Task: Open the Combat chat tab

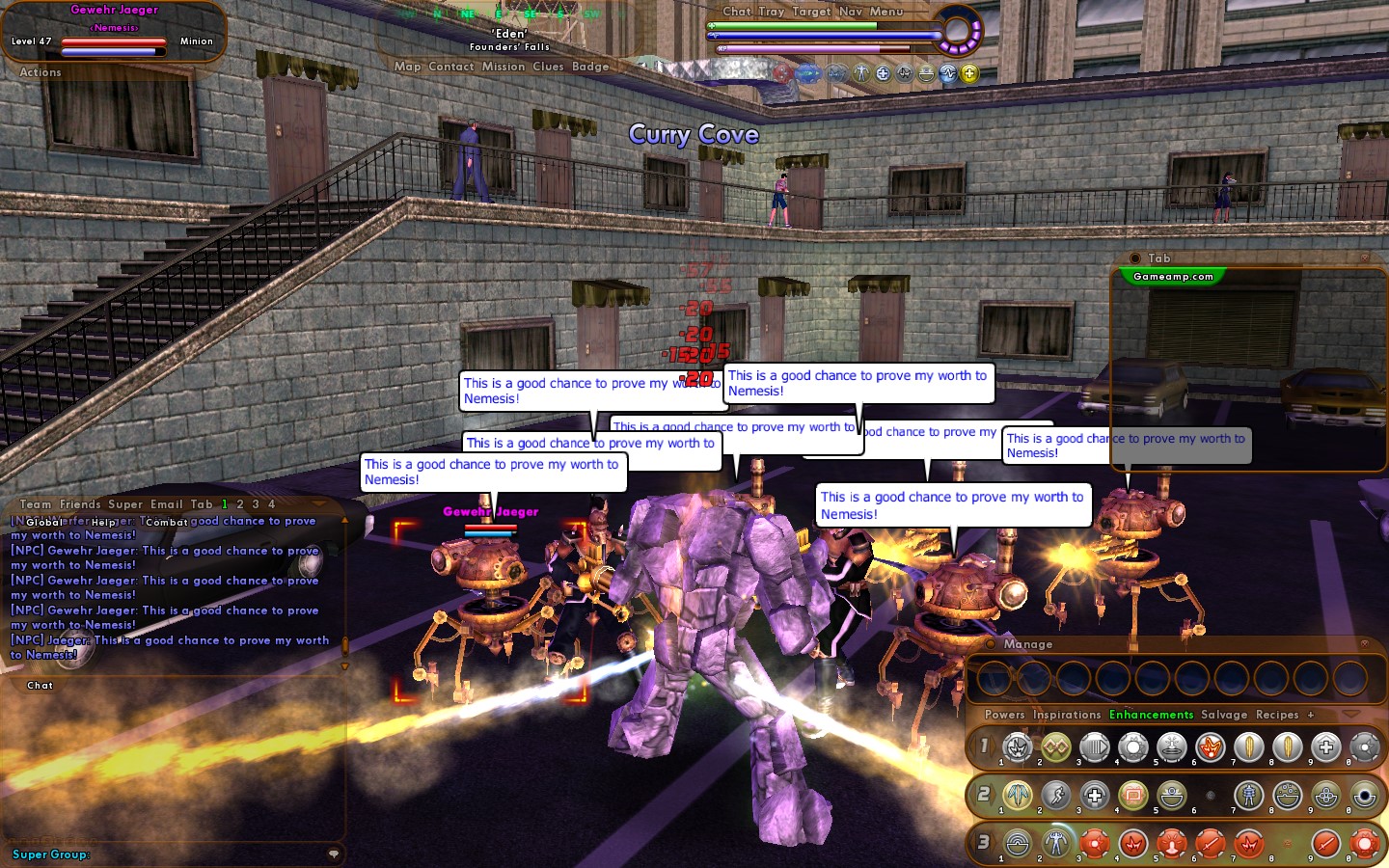Action: [x=167, y=522]
